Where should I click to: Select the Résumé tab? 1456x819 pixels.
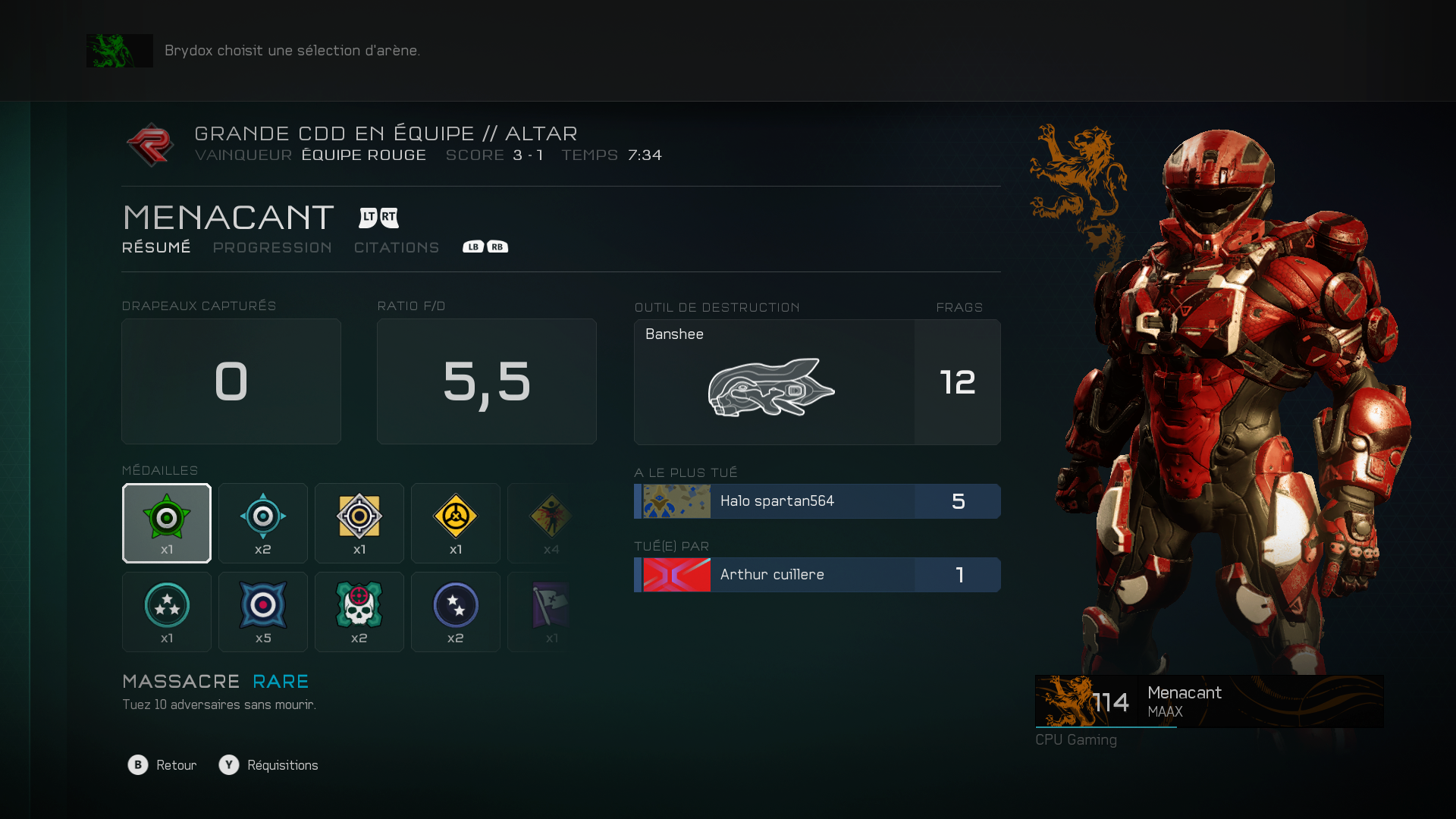pos(156,248)
